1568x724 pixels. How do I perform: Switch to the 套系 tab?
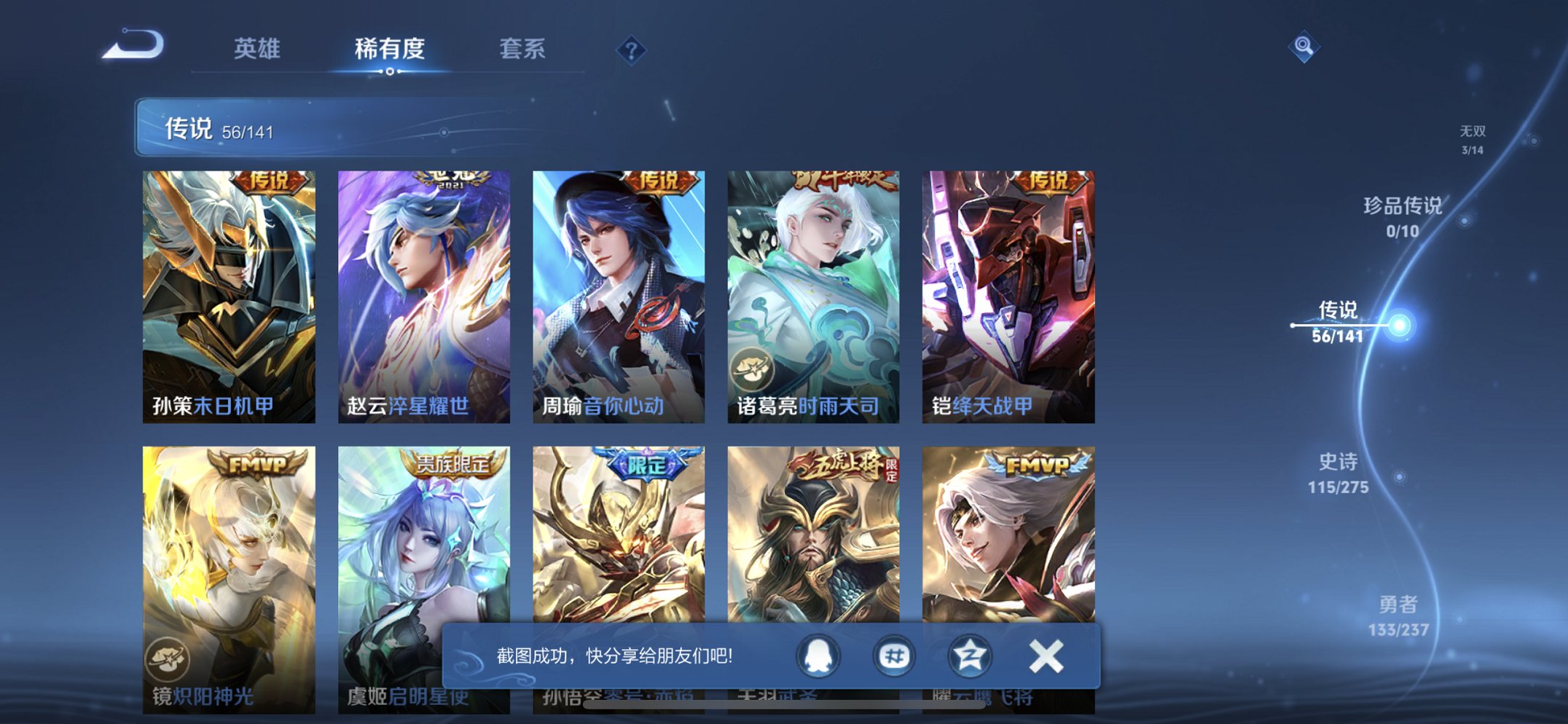pos(521,49)
